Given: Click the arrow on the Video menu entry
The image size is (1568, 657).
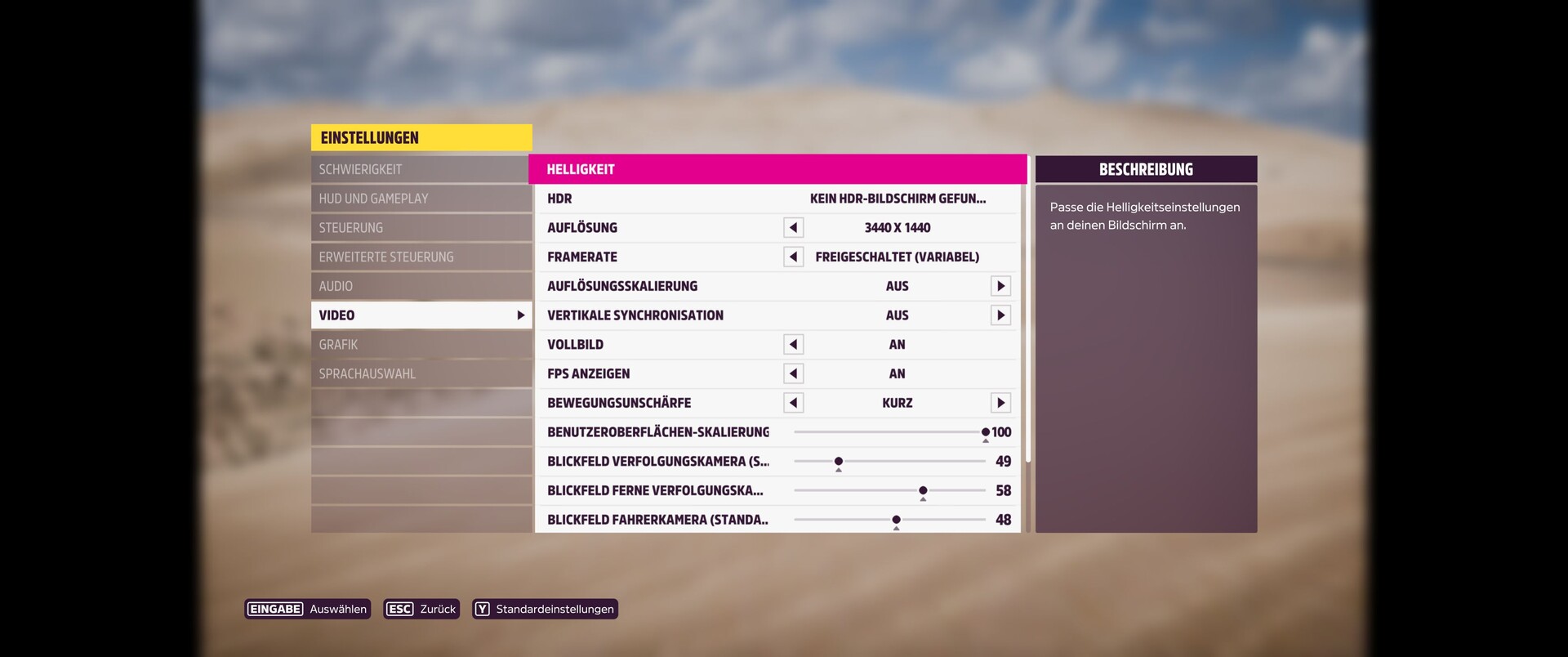Looking at the screenshot, I should coord(520,315).
